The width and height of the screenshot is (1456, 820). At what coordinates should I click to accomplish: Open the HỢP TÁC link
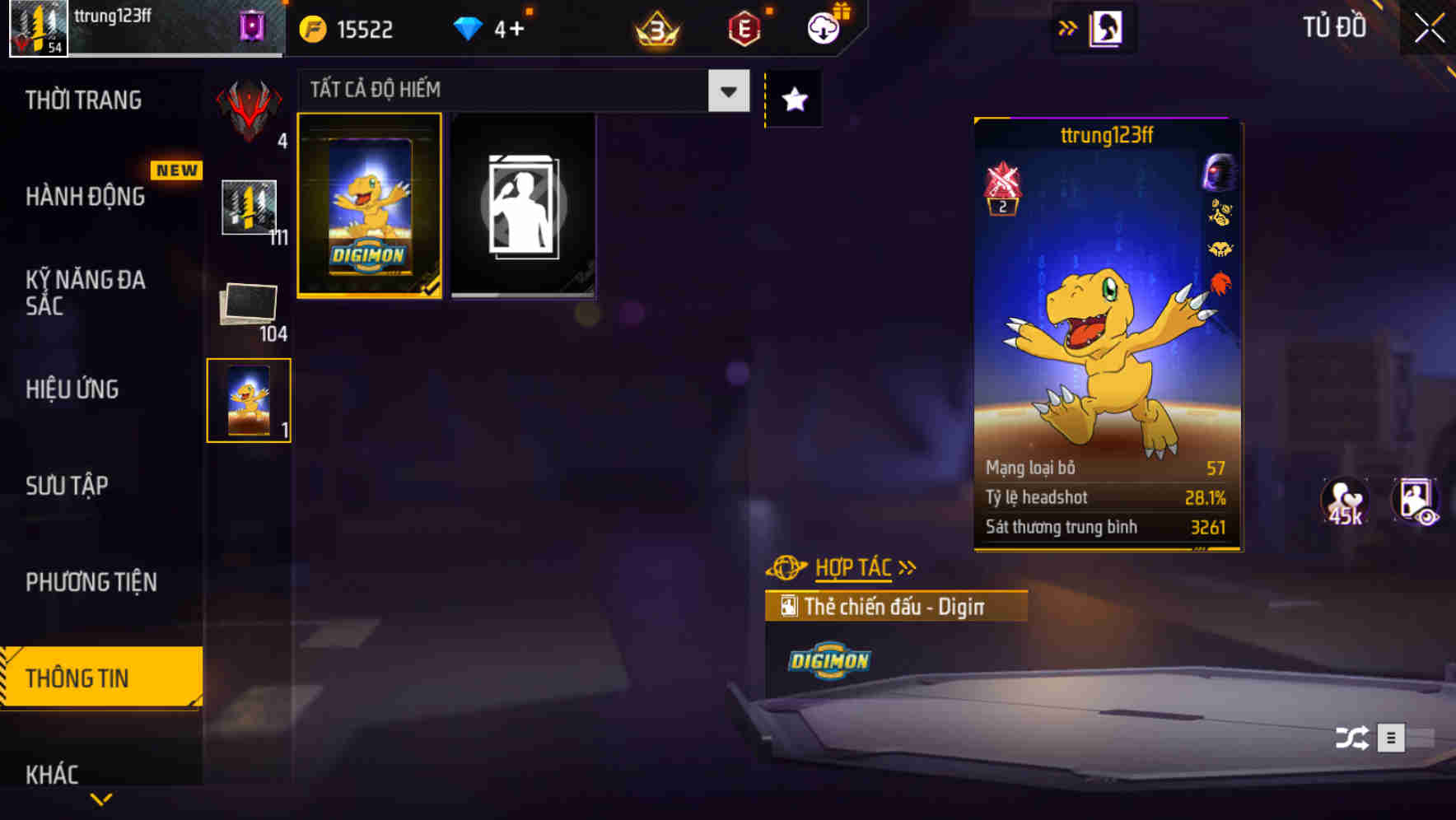point(852,566)
